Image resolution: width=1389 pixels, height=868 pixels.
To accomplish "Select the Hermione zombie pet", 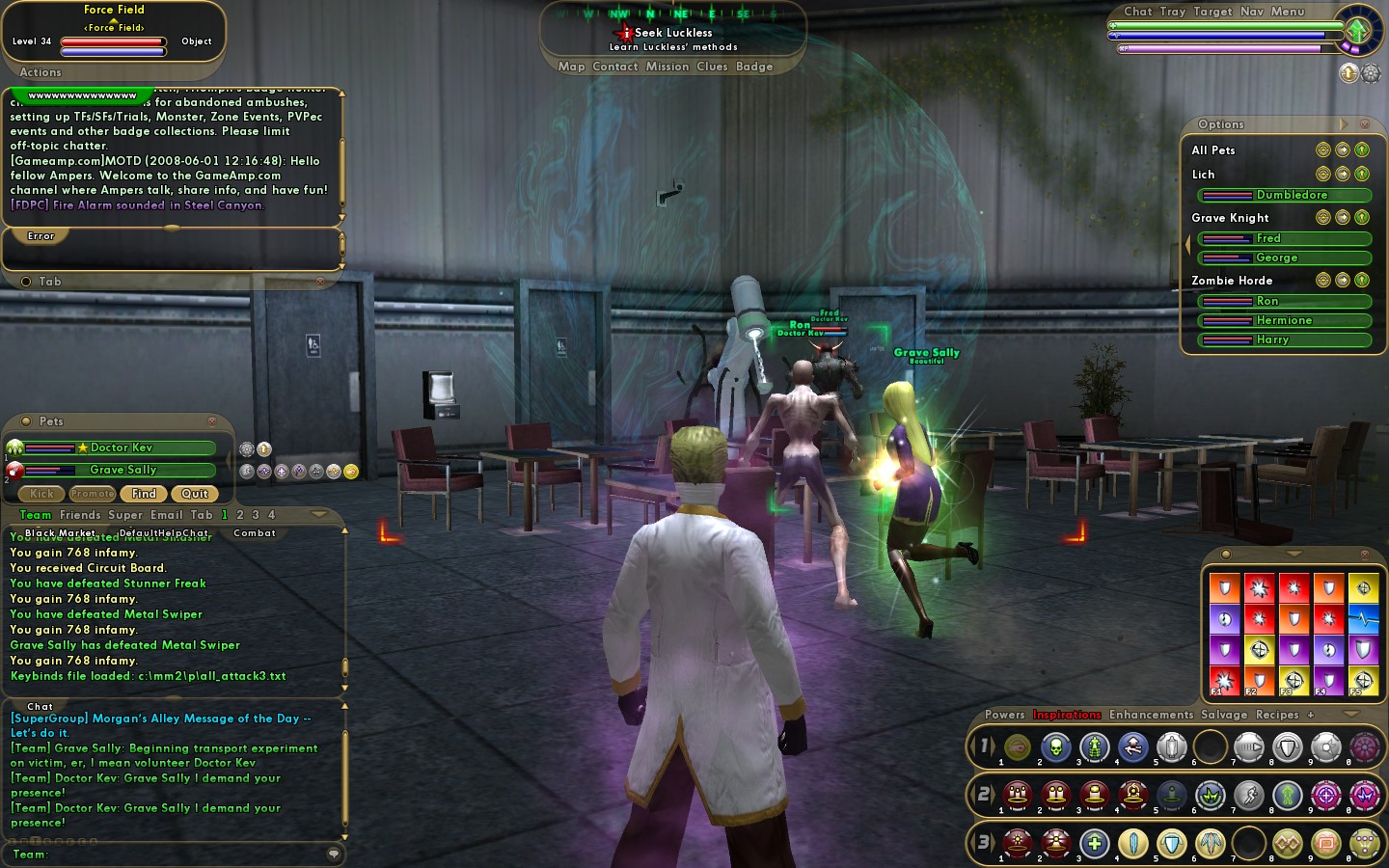I will pyautogui.click(x=1284, y=320).
